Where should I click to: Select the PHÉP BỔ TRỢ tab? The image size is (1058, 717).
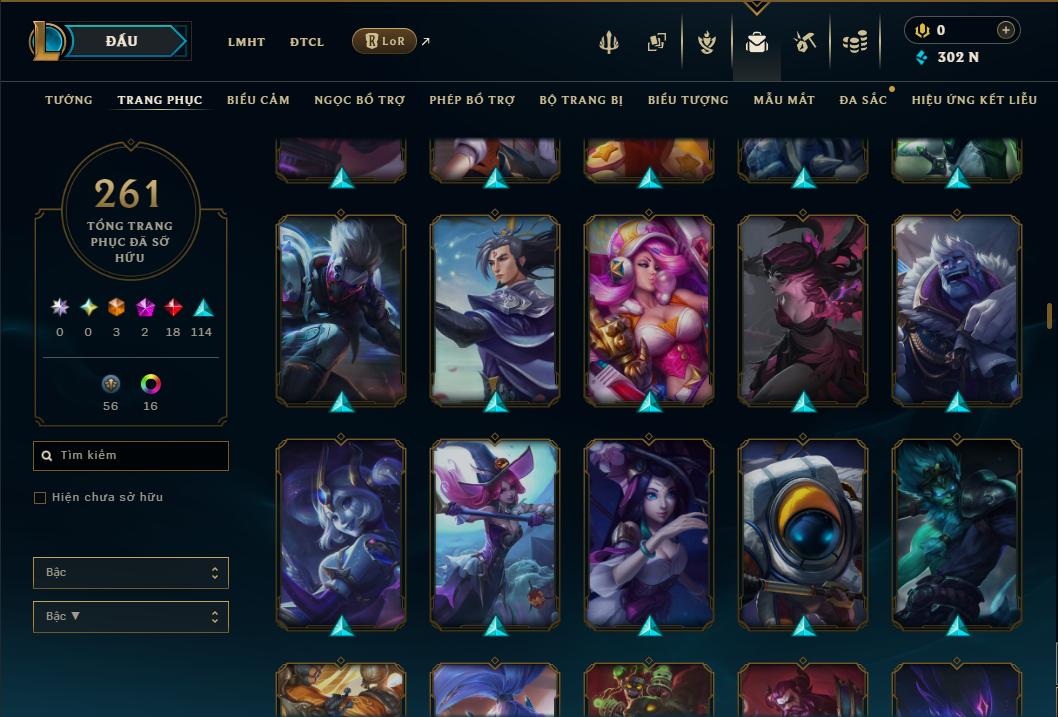pyautogui.click(x=472, y=100)
